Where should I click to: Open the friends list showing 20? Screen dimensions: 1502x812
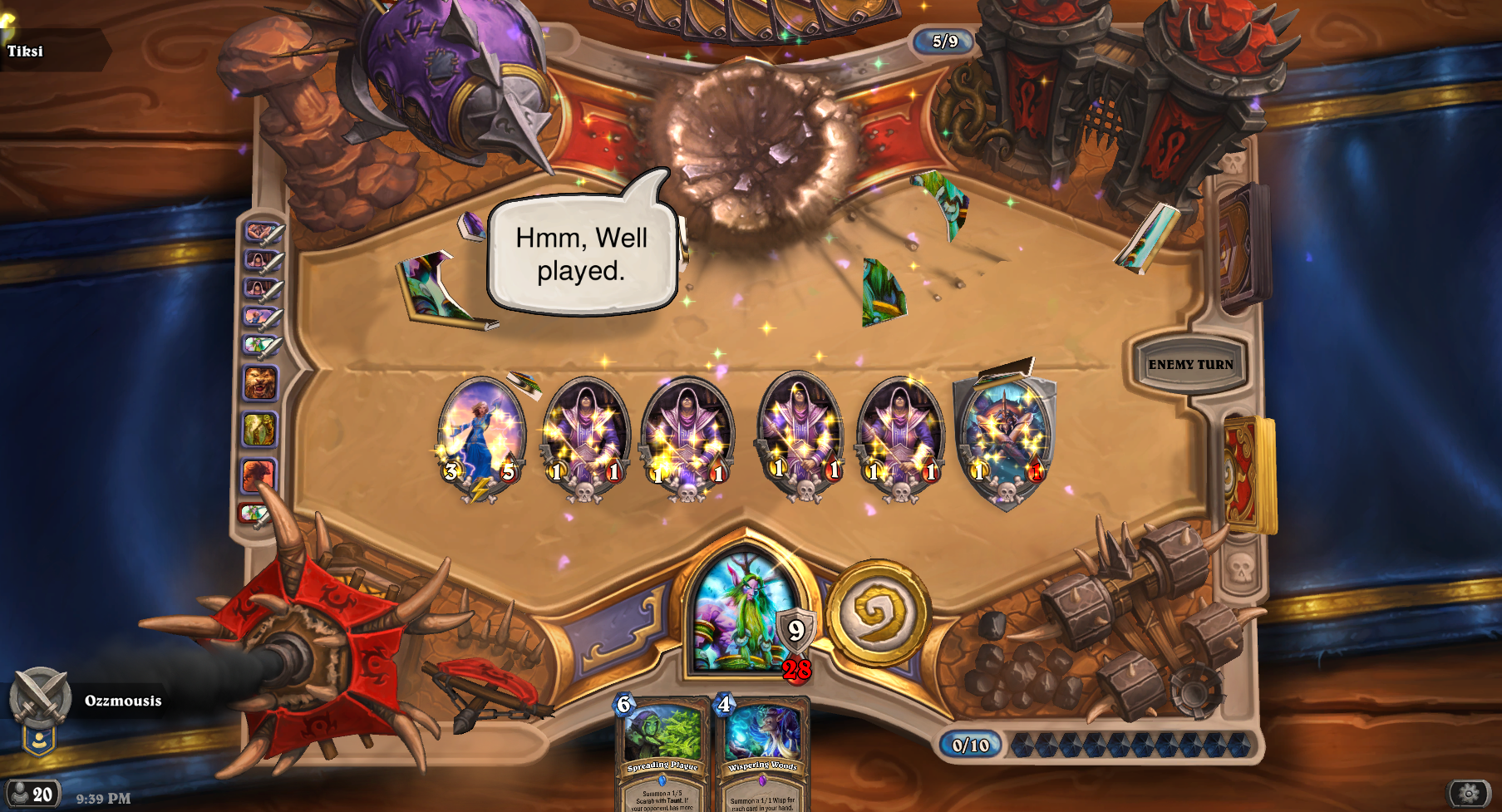[32, 794]
